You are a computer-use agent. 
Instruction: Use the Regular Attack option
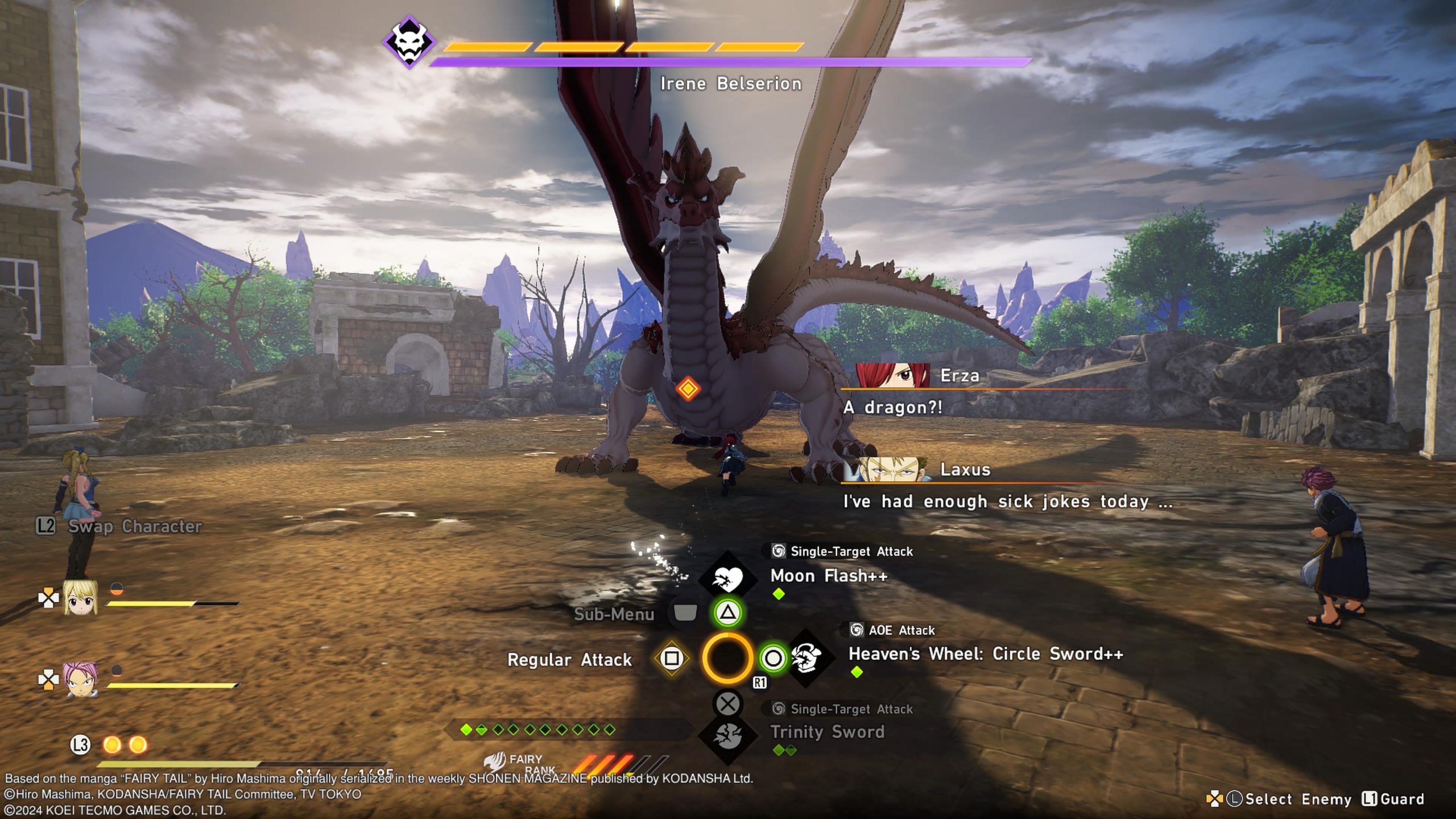pos(569,660)
